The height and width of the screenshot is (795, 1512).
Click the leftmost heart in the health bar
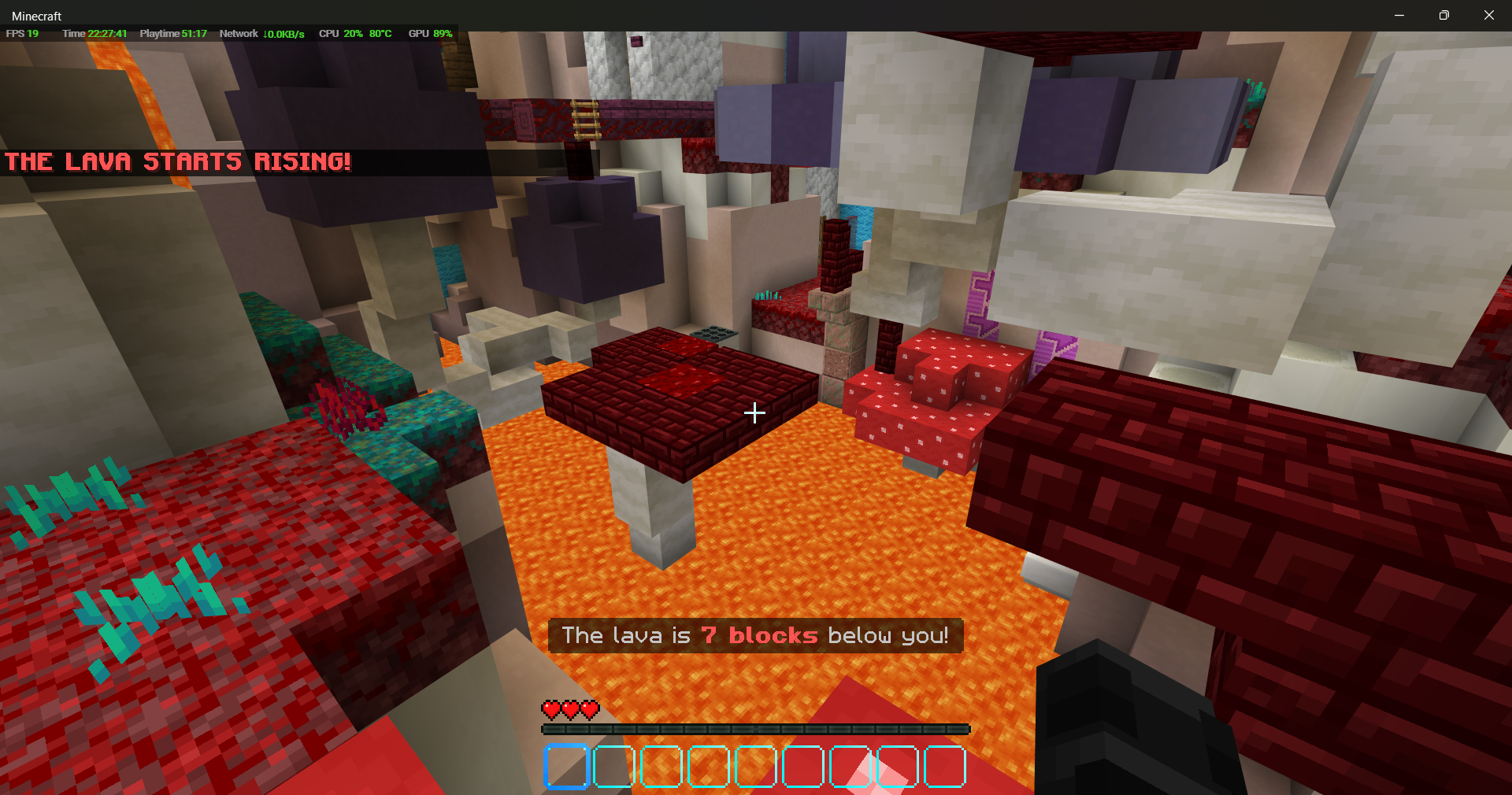[550, 711]
